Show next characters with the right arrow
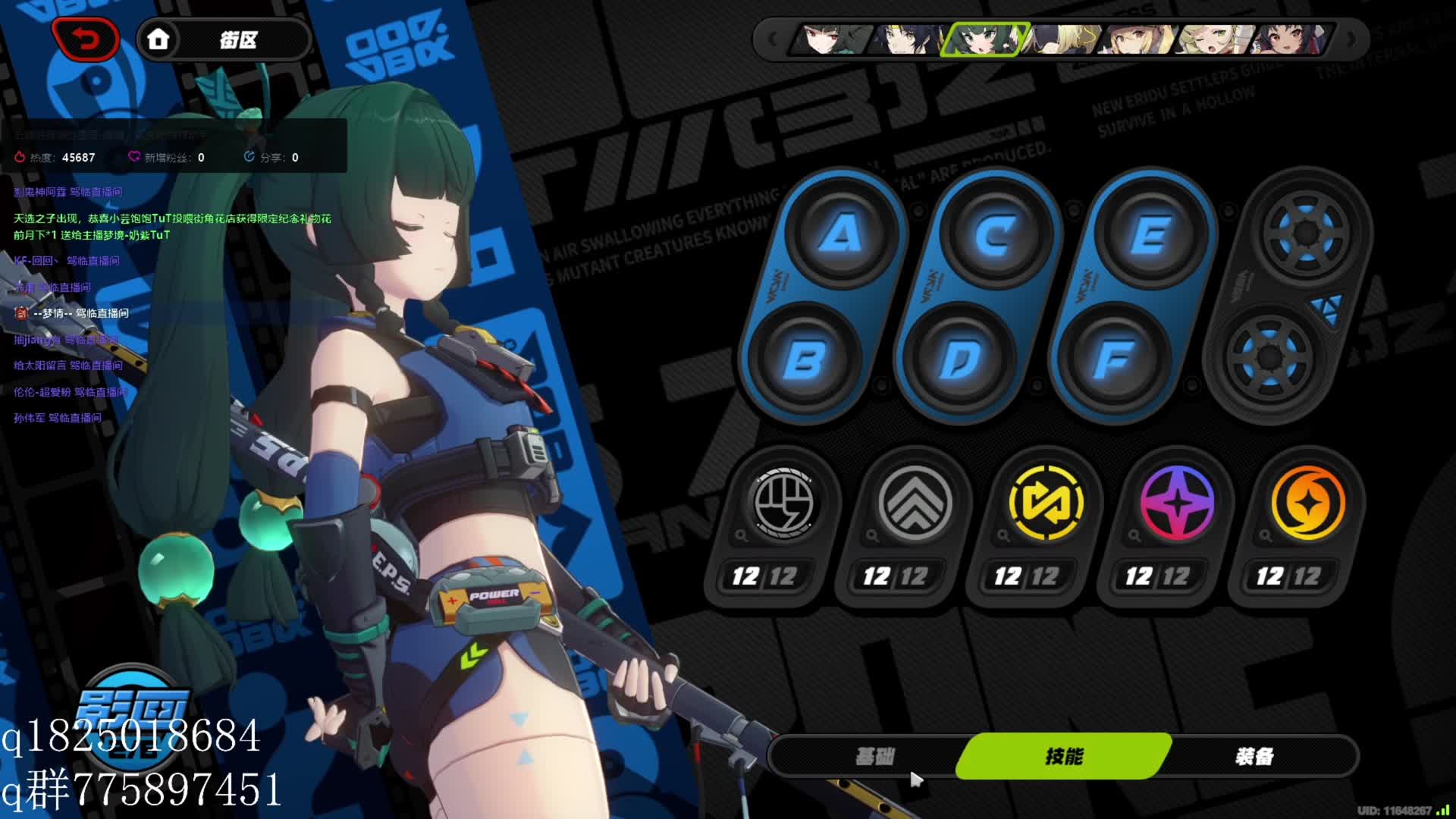1456x819 pixels. point(1351,39)
